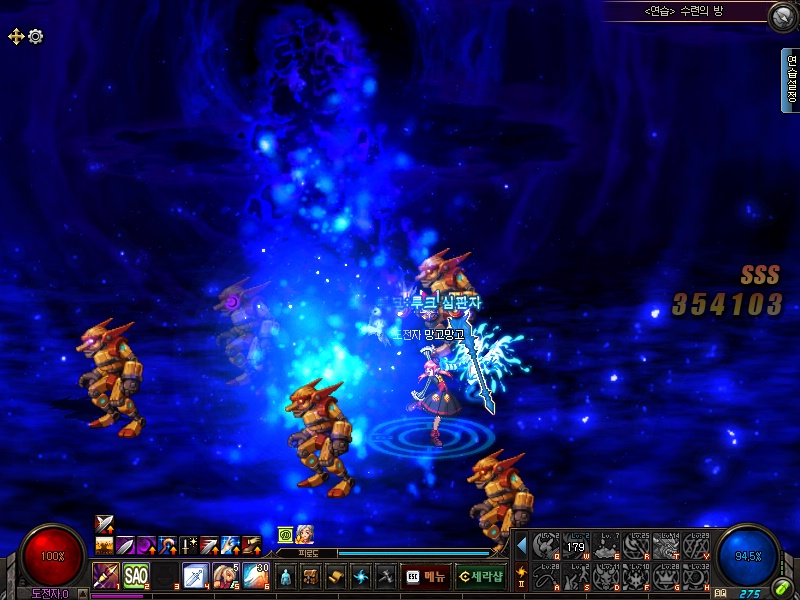
Task: Use the blue feather item in quickslot 6
Action: click(256, 576)
